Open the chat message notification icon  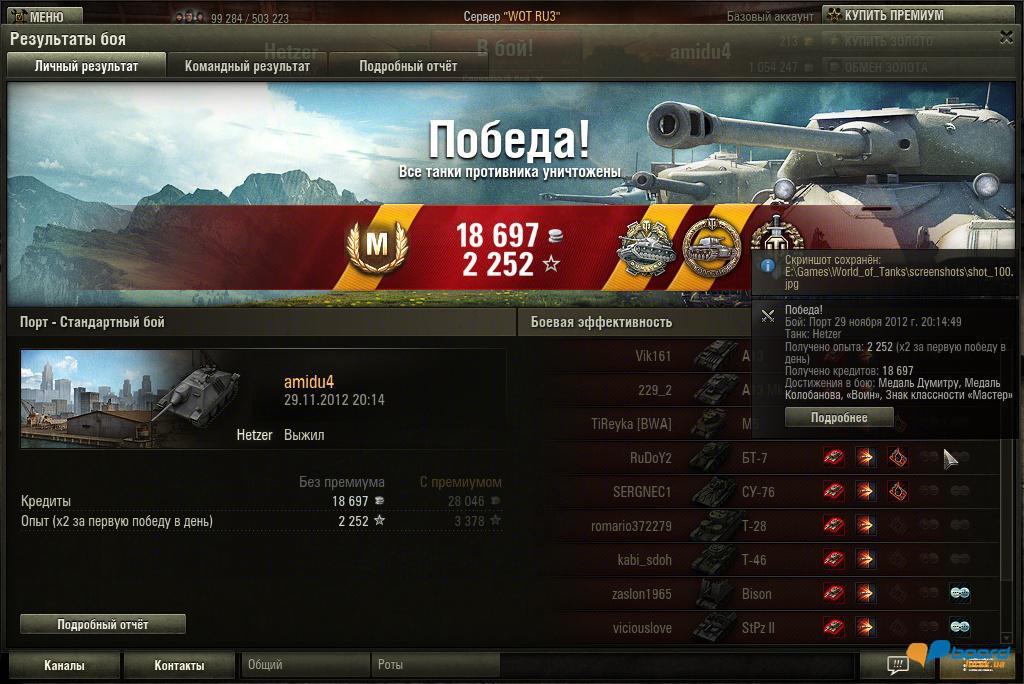[897, 665]
